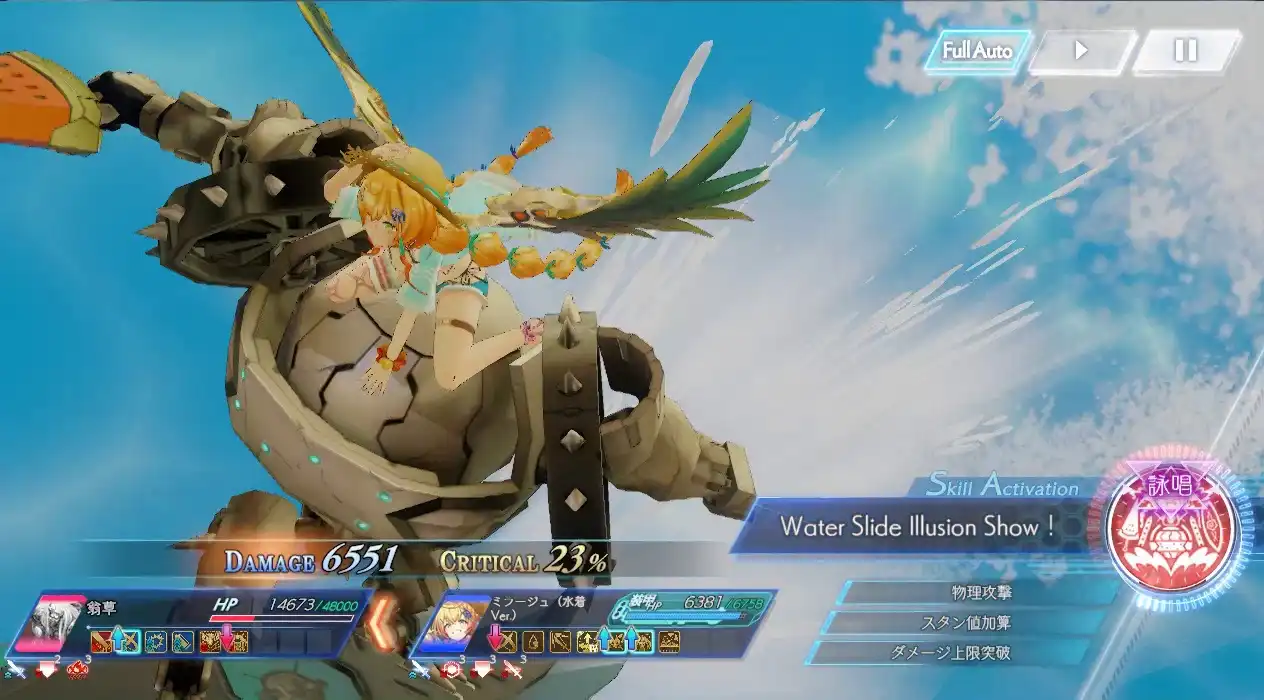The image size is (1264, 700).
Task: Select the enemy 翁草 portrait
Action: pos(53,623)
